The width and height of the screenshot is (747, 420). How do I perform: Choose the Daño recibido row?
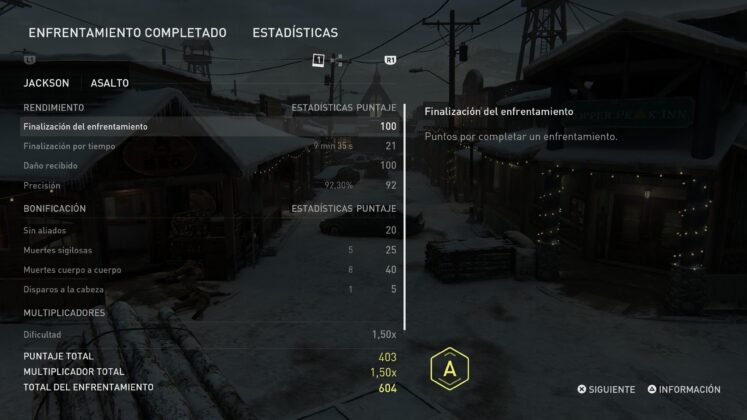(x=209, y=165)
